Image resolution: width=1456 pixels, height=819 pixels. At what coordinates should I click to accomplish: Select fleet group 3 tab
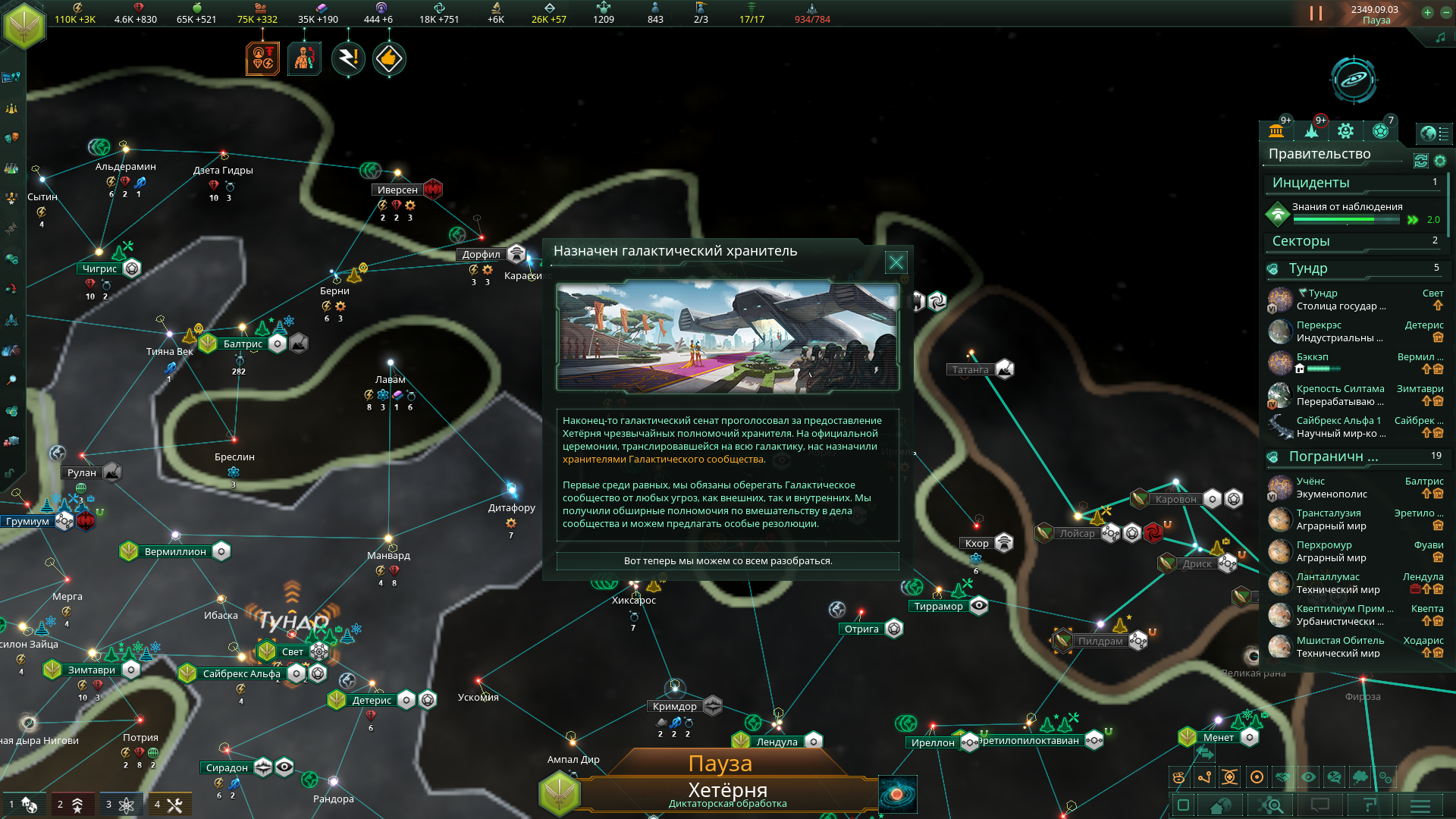(x=121, y=805)
